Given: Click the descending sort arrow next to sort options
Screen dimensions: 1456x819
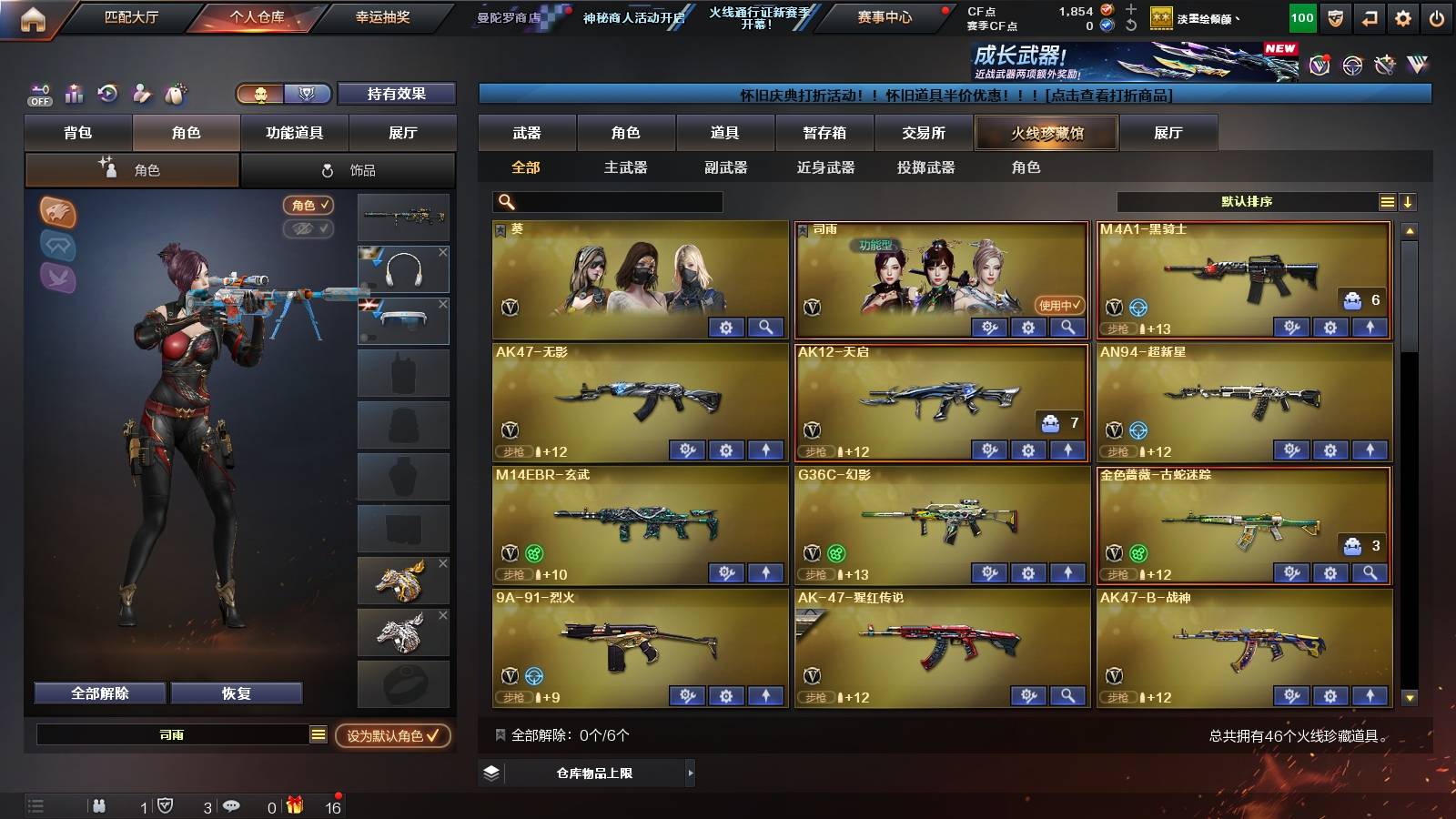Looking at the screenshot, I should [x=1409, y=201].
